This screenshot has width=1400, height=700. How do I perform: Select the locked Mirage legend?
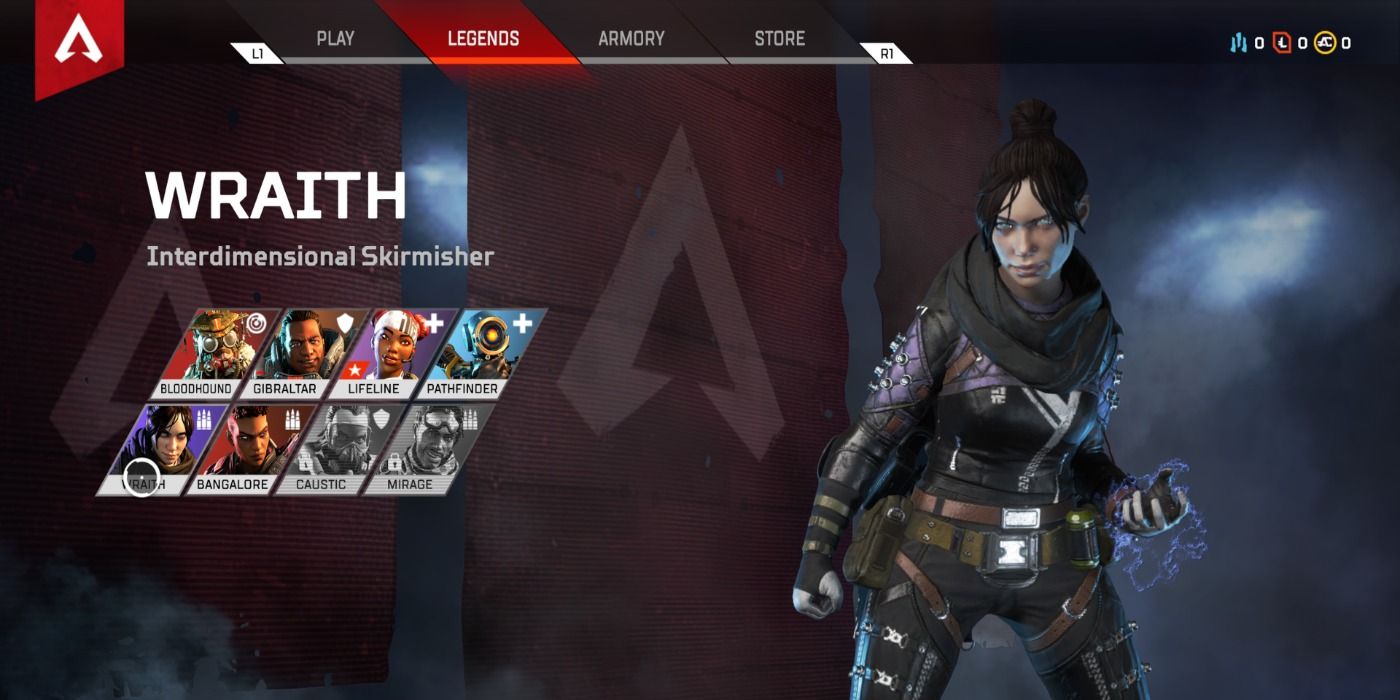pos(418,448)
